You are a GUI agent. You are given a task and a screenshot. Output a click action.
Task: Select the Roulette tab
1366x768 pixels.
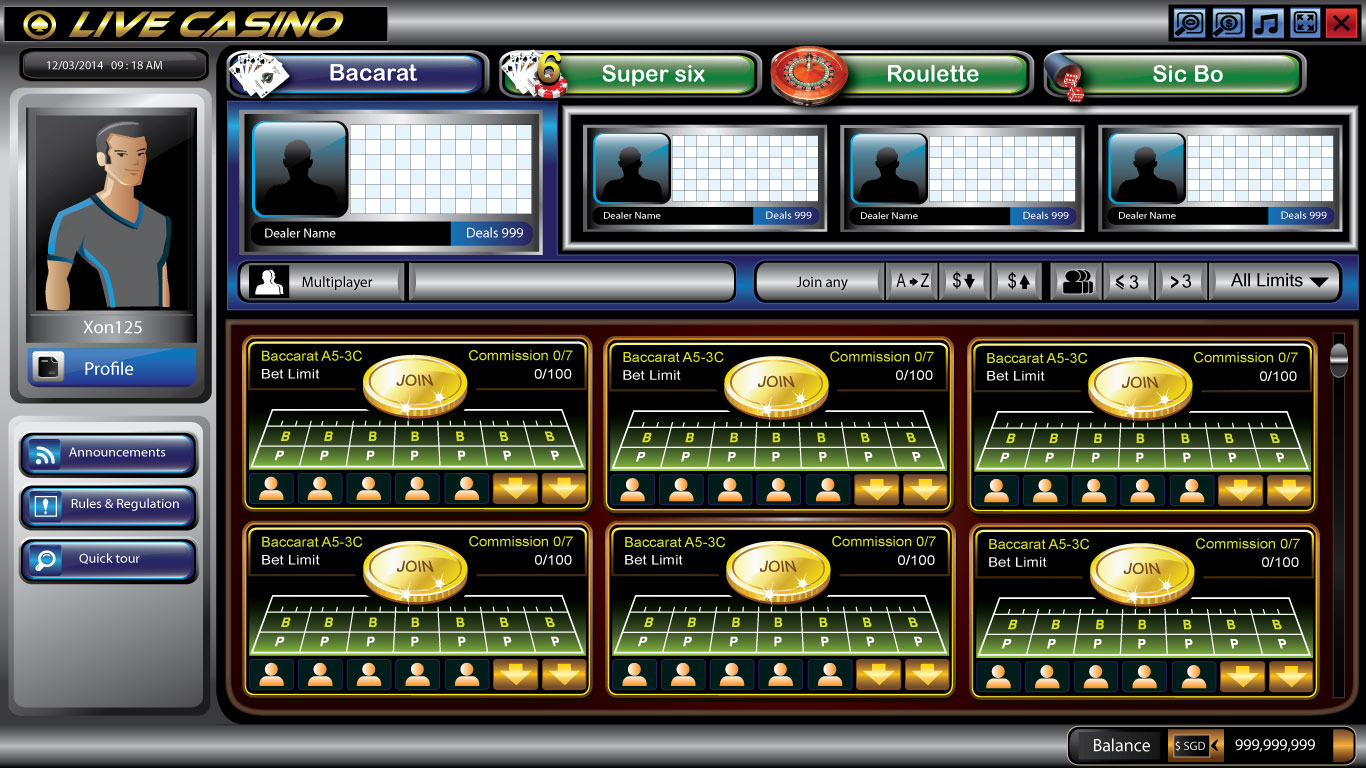pyautogui.click(x=932, y=74)
